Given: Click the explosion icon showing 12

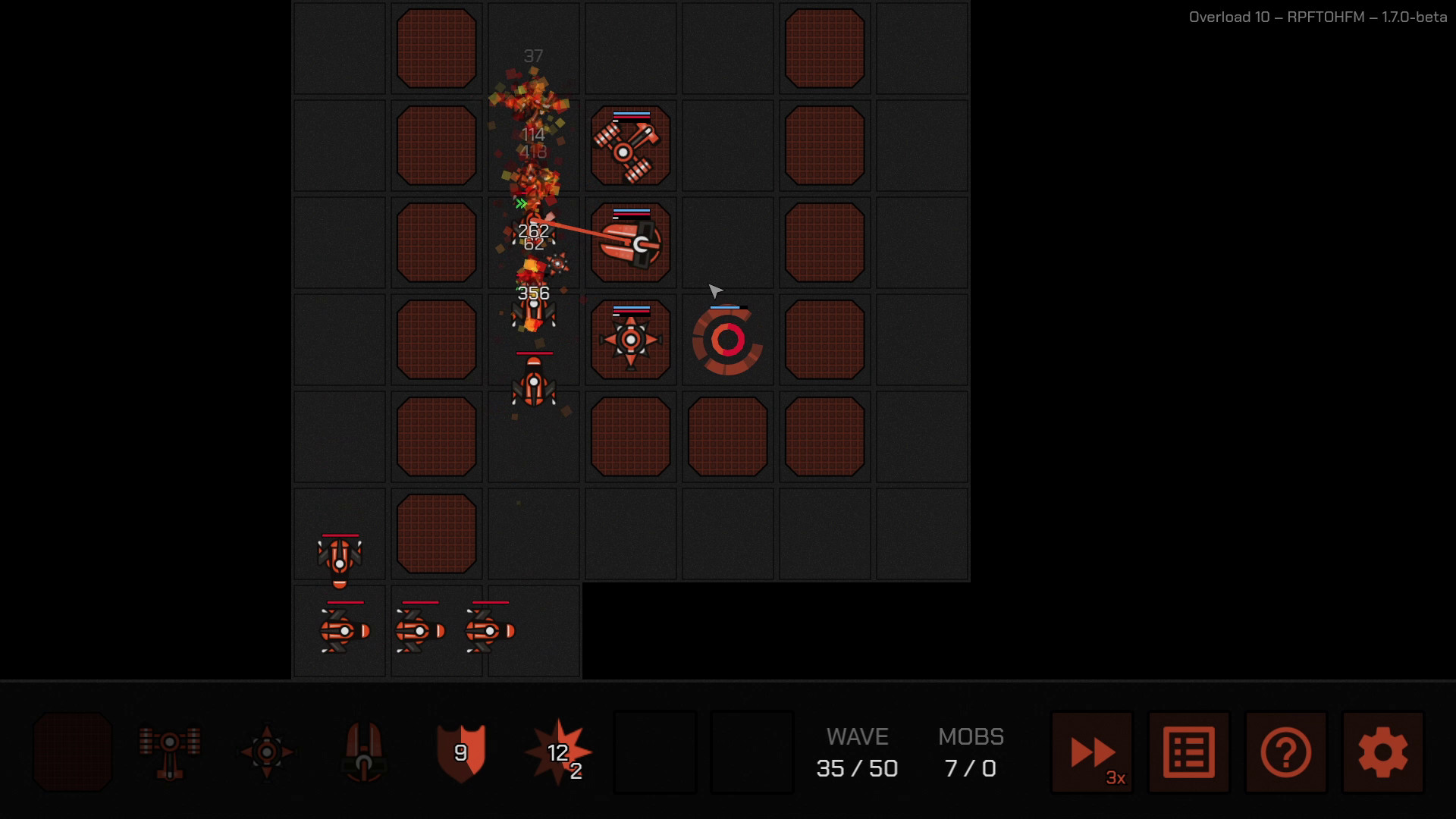Looking at the screenshot, I should (x=557, y=752).
